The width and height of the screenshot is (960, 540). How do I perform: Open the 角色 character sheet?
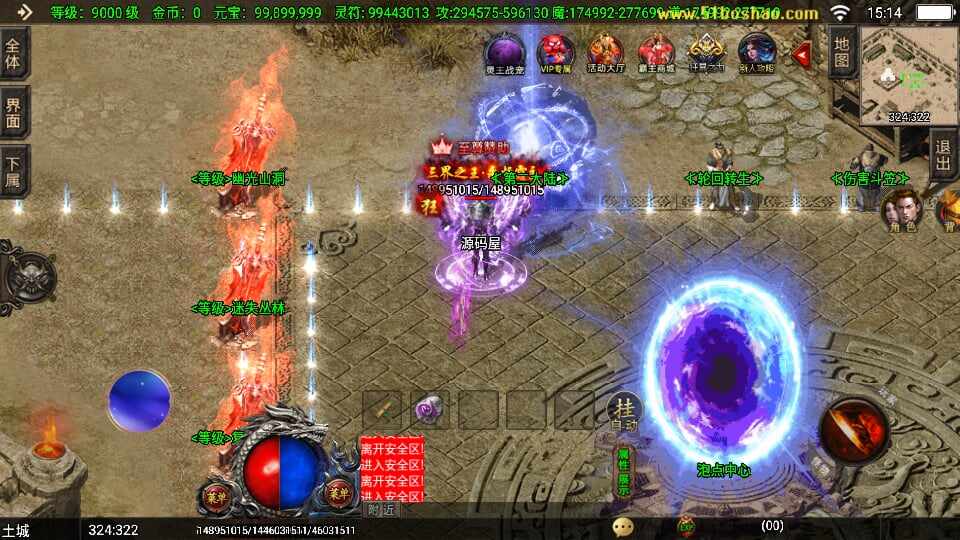pos(901,211)
